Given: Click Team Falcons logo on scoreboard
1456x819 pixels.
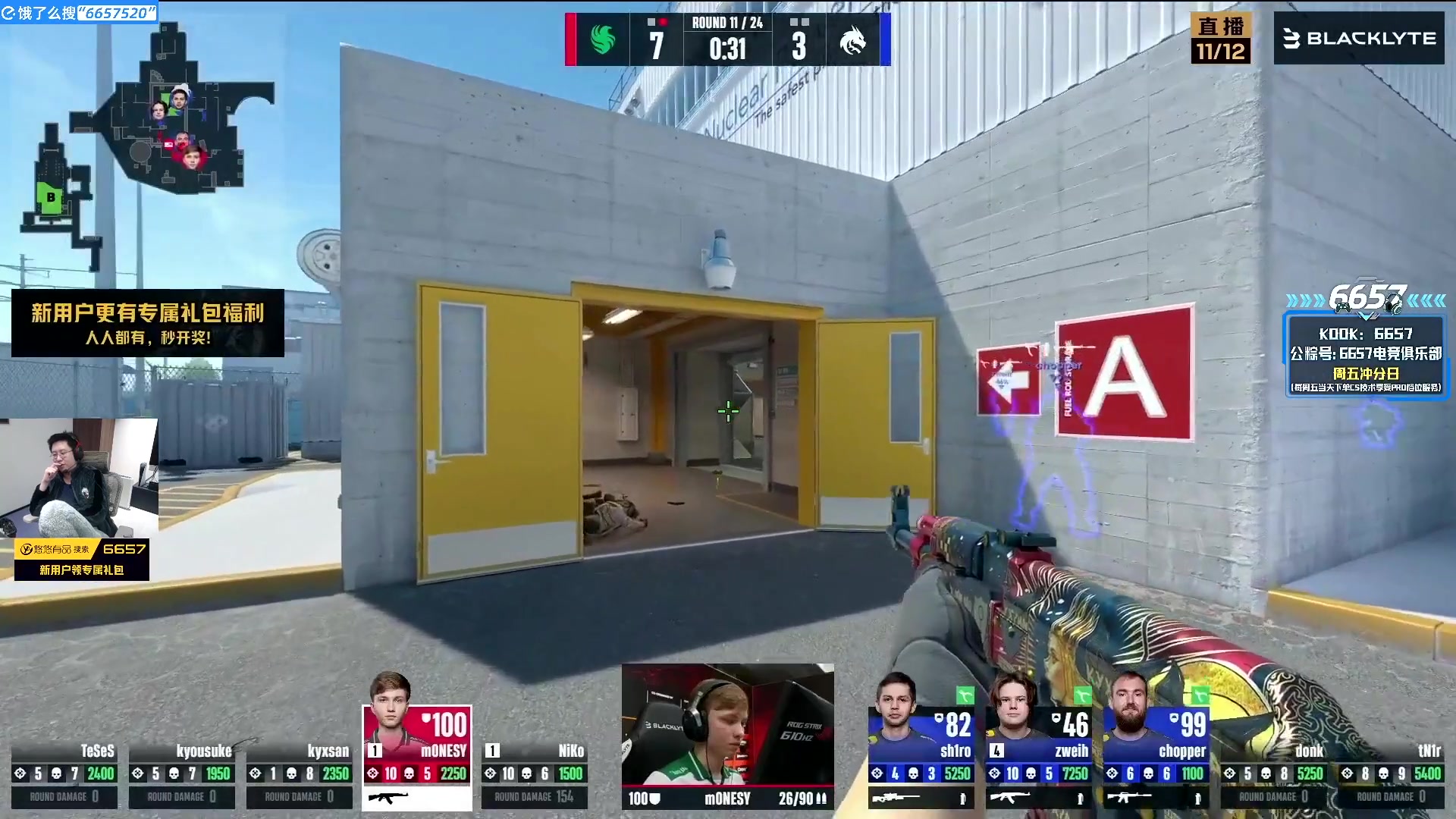Looking at the screenshot, I should (603, 39).
